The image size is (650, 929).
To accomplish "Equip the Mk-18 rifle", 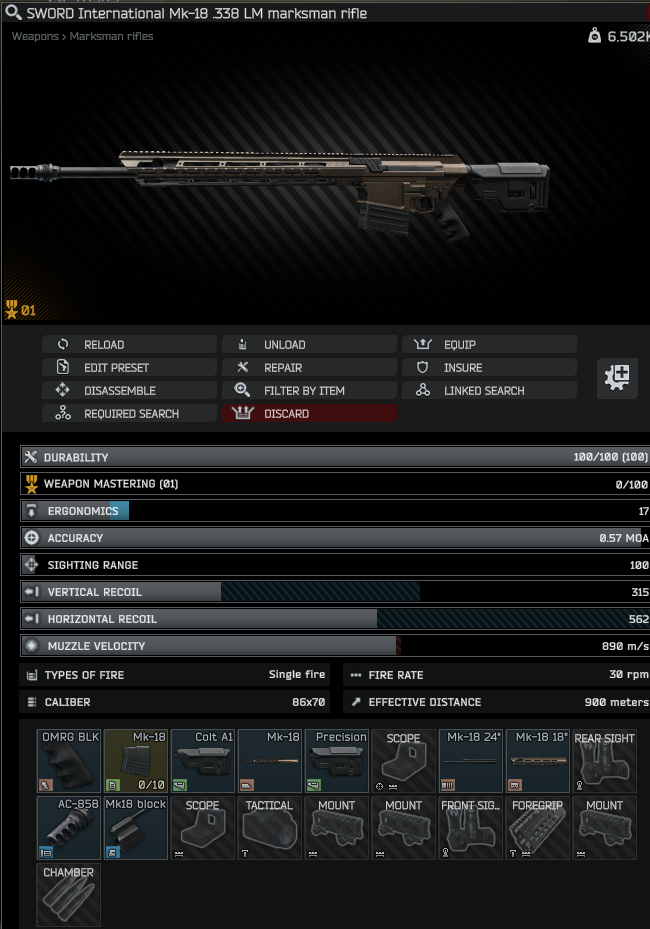I will (x=489, y=345).
